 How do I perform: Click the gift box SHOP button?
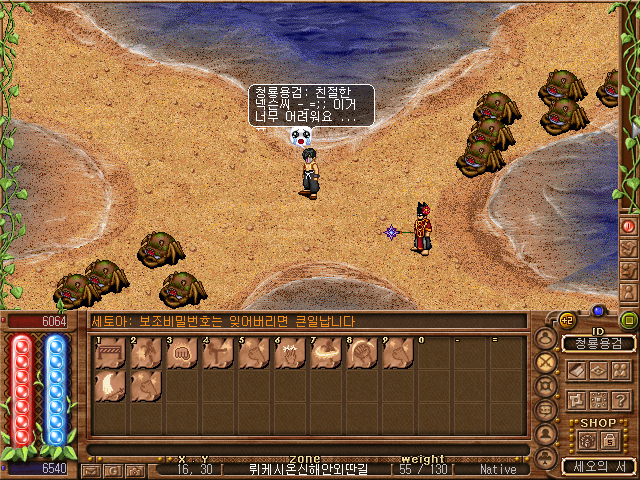click(x=587, y=440)
